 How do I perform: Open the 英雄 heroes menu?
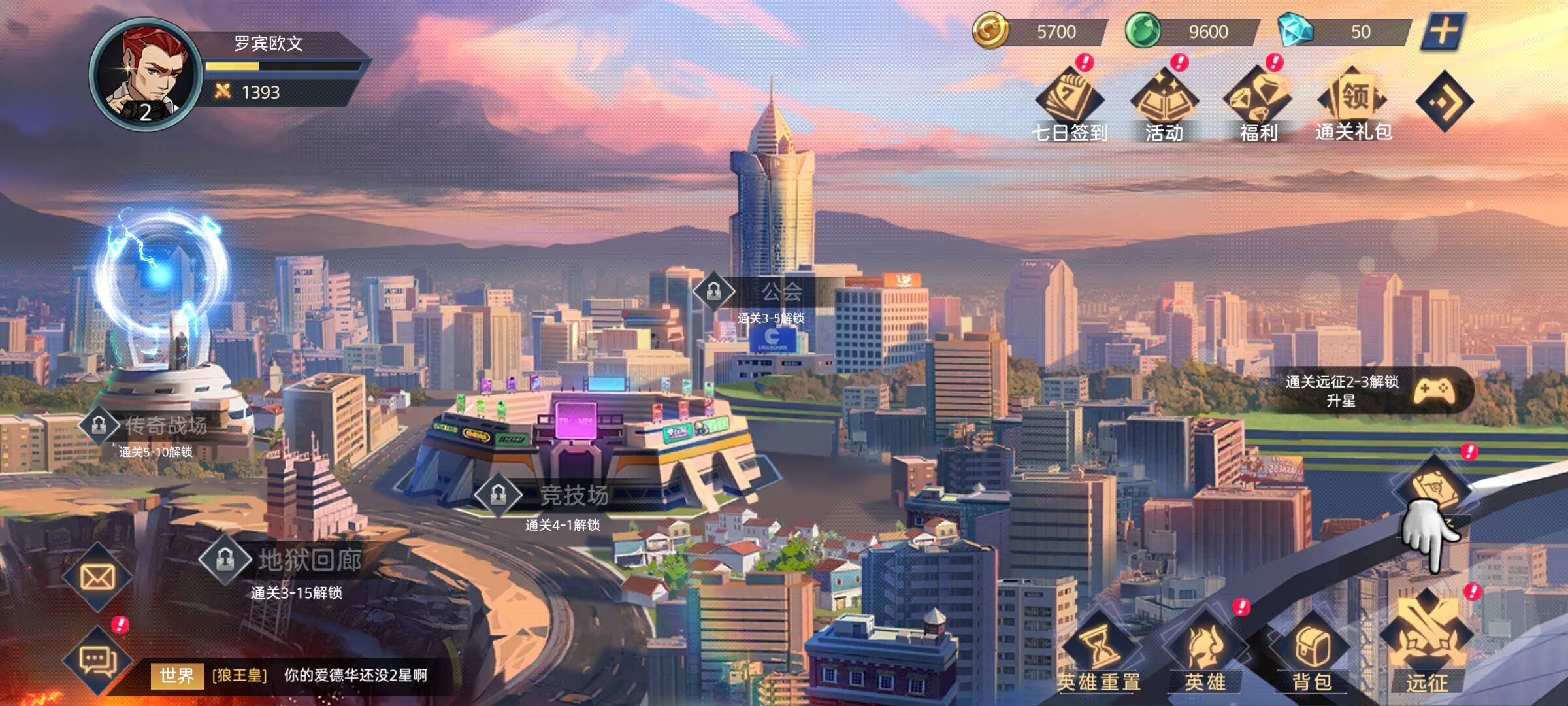(x=1204, y=654)
